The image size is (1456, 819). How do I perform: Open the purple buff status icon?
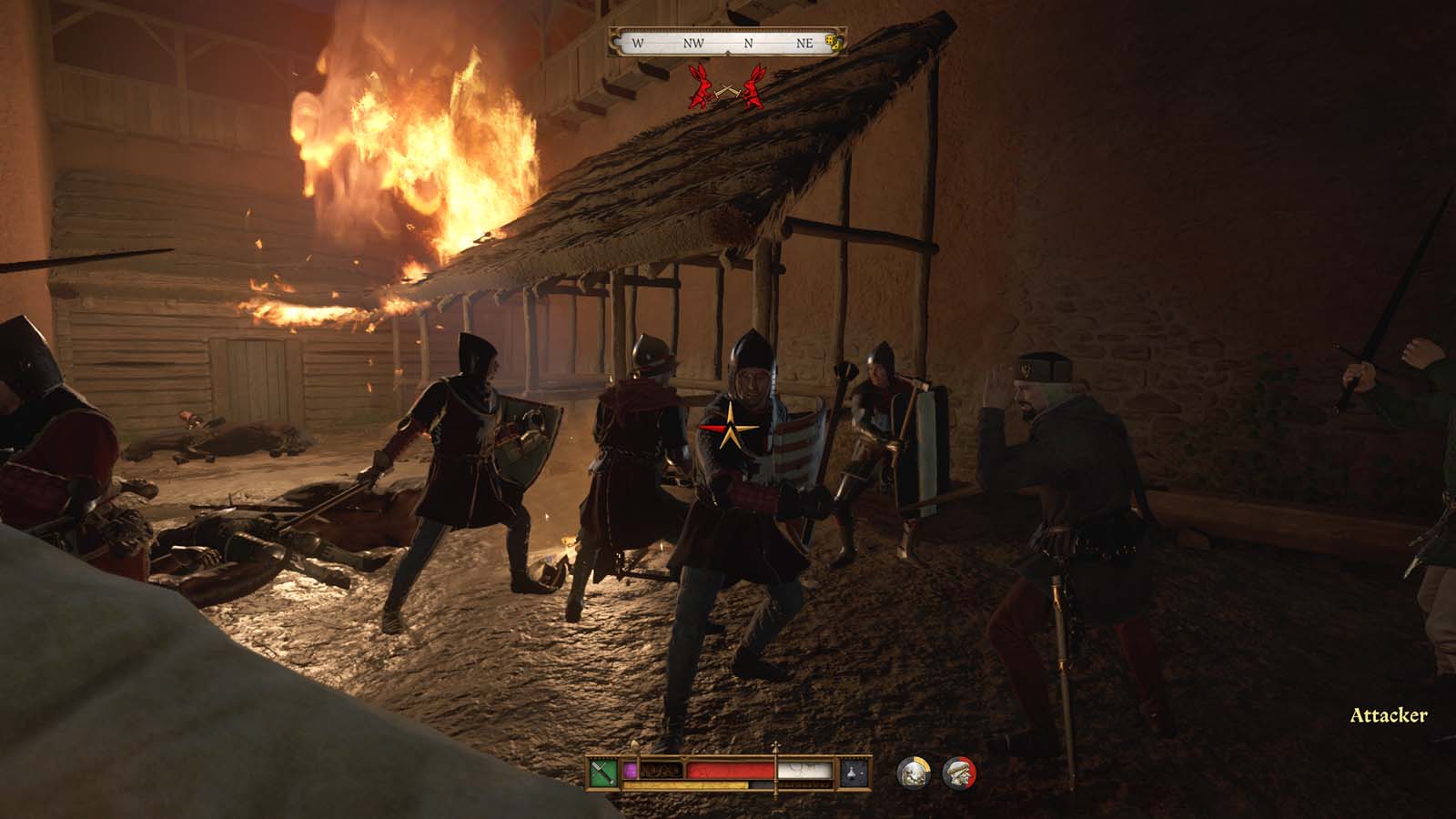[632, 769]
